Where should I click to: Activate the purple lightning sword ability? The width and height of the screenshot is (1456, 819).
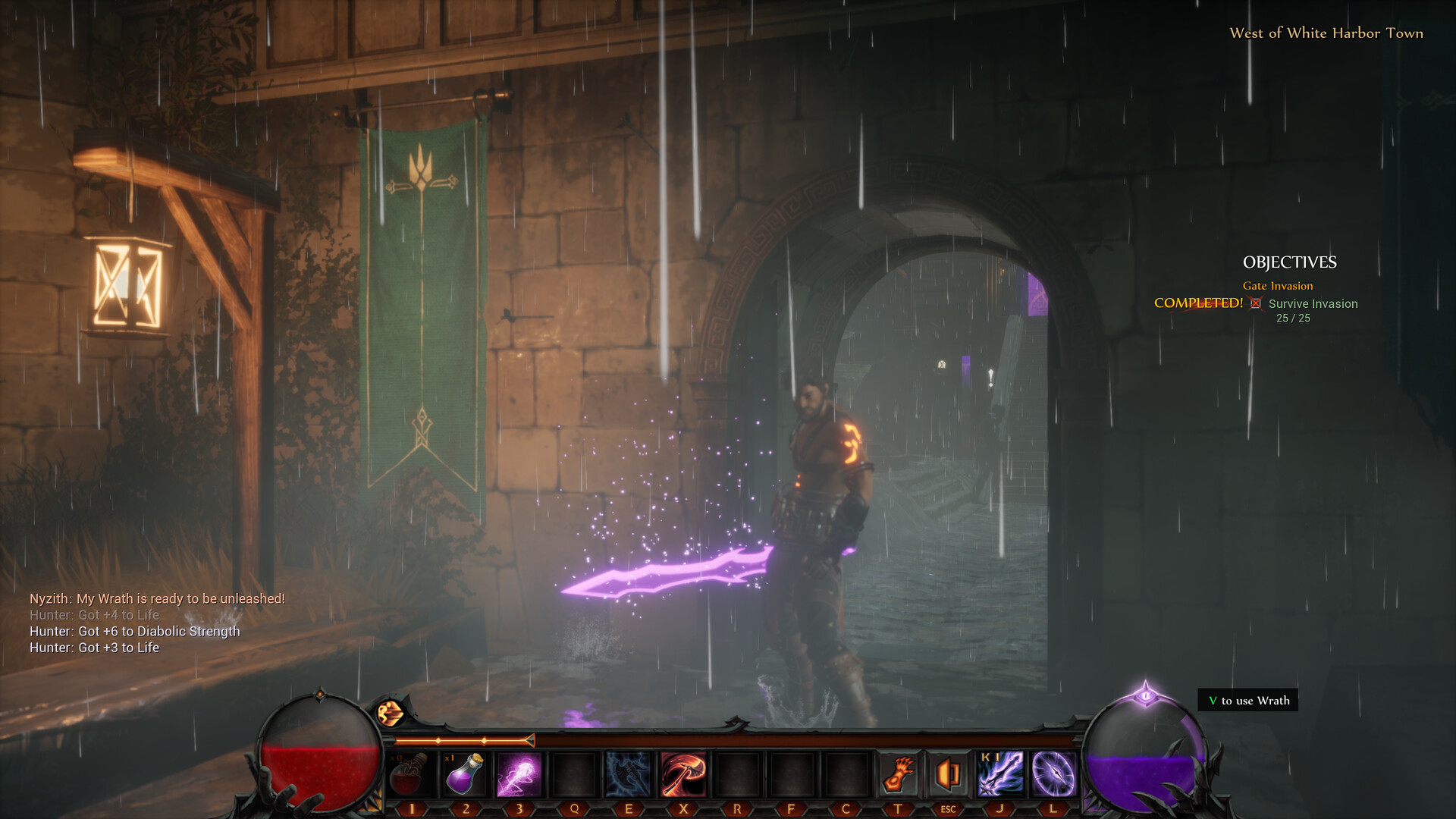point(1000,774)
